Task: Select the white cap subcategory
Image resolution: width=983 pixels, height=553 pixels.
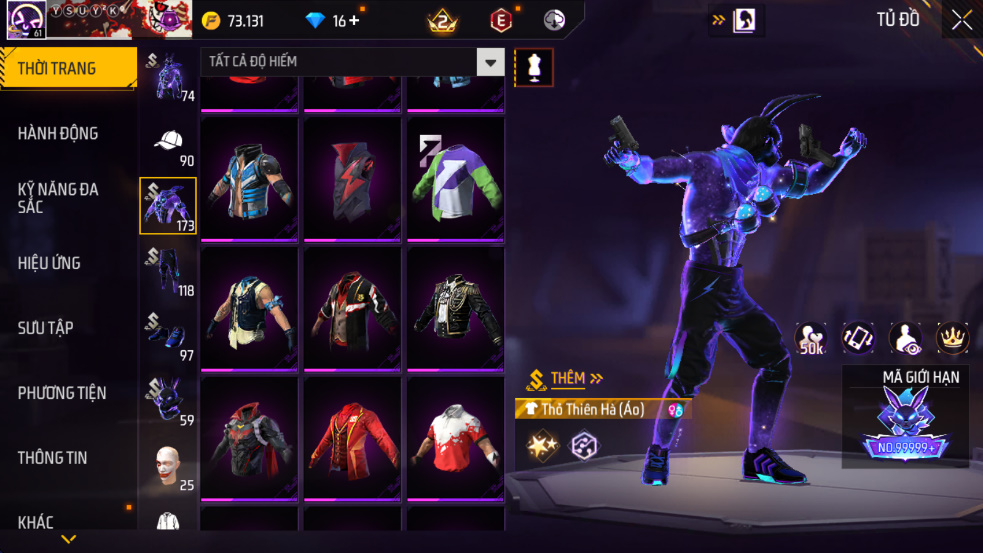Action: (168, 142)
